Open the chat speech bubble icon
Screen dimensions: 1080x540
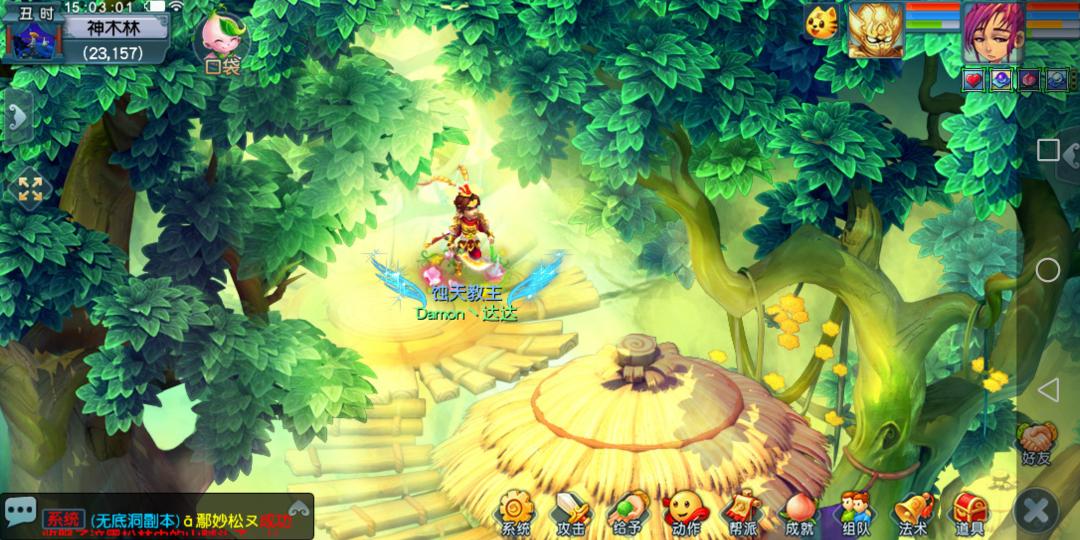point(20,512)
